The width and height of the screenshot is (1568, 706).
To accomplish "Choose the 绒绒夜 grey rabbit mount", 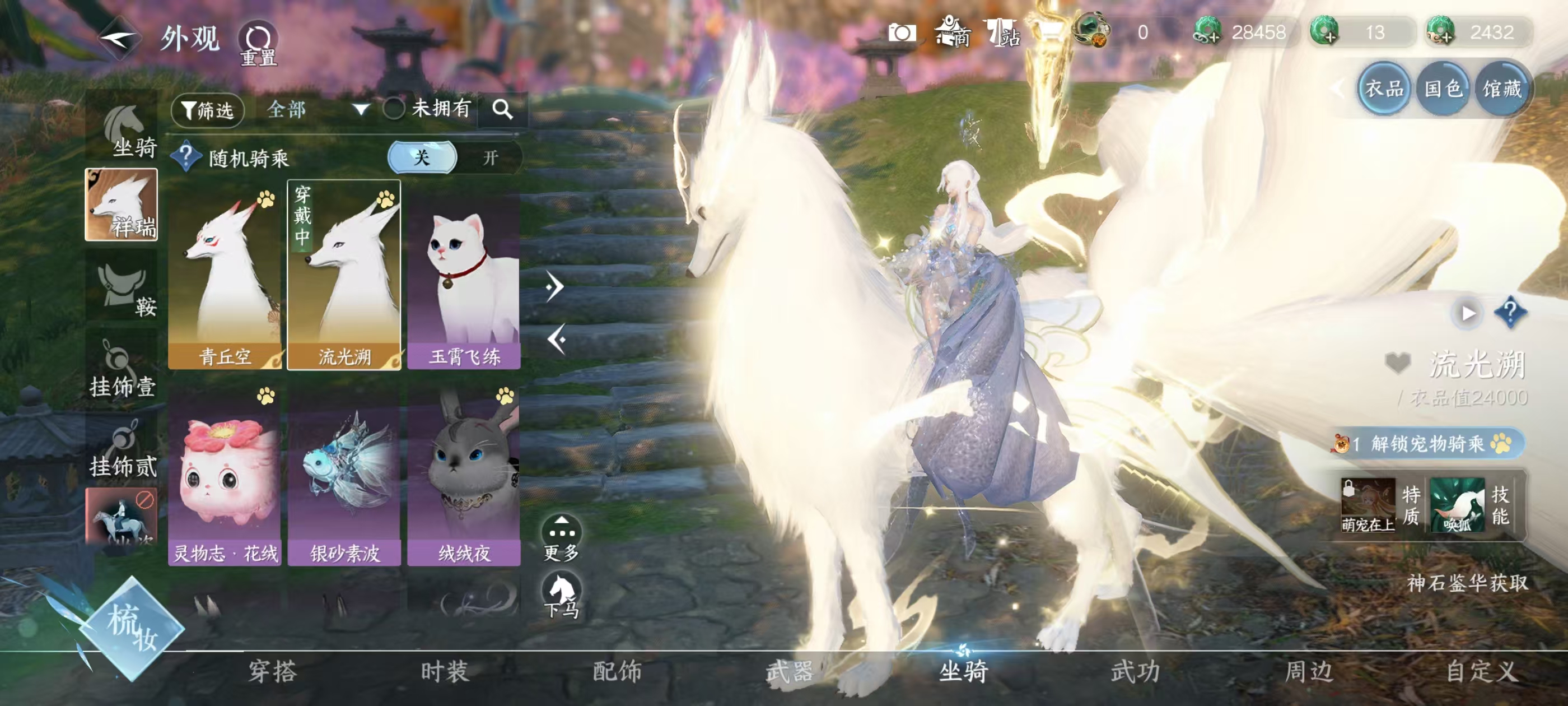I will 464,475.
